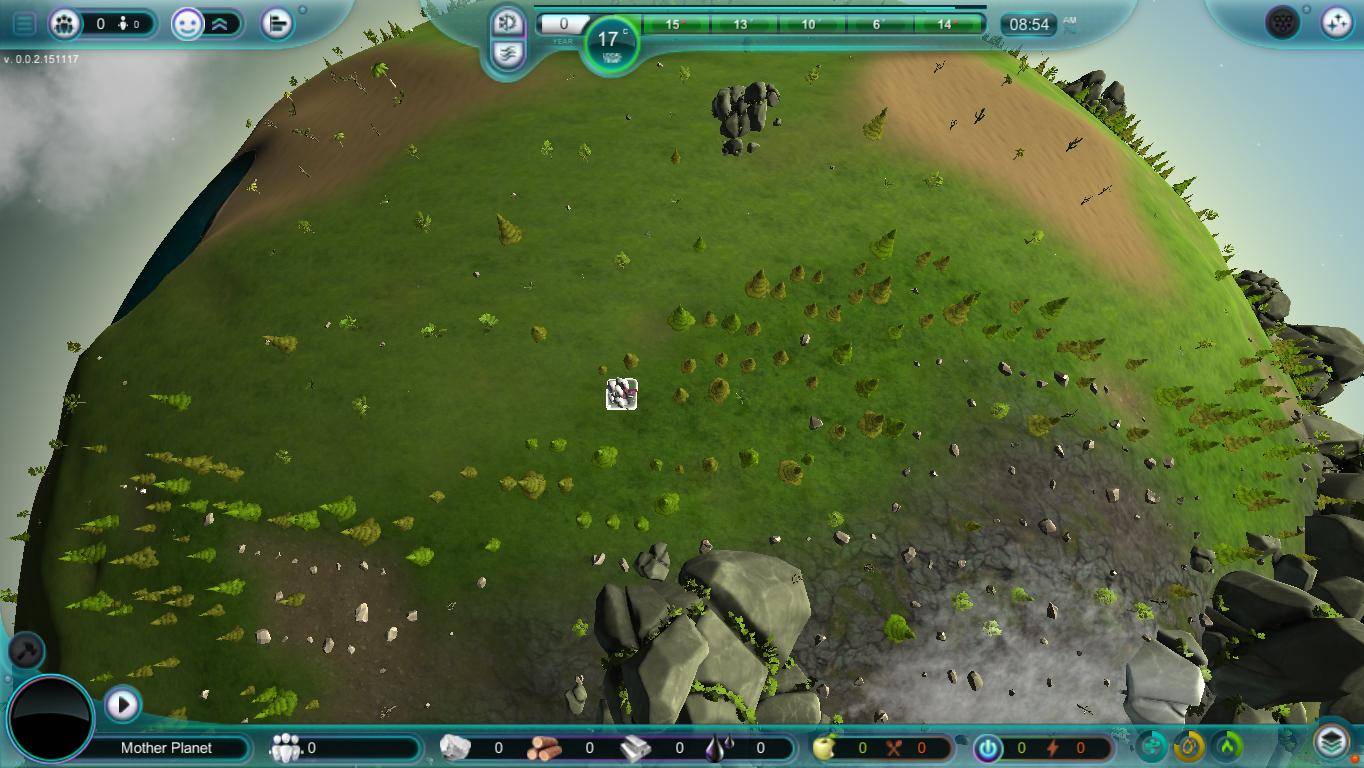Viewport: 1364px width, 768px height.
Task: Start the game with the play button
Action: point(122,704)
